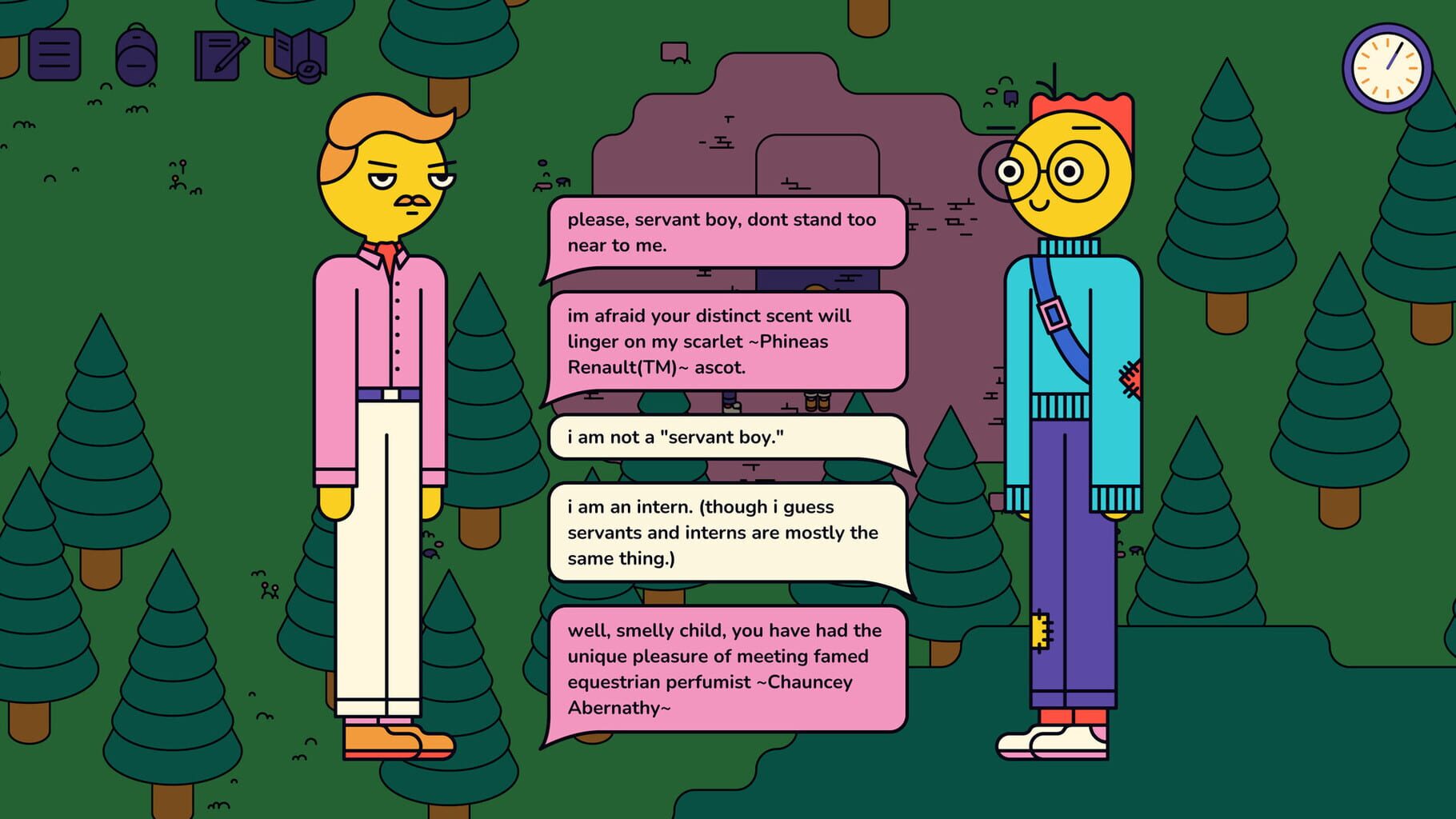The height and width of the screenshot is (819, 1456).
Task: Click the small speech bubble above the house
Action: pos(674,52)
